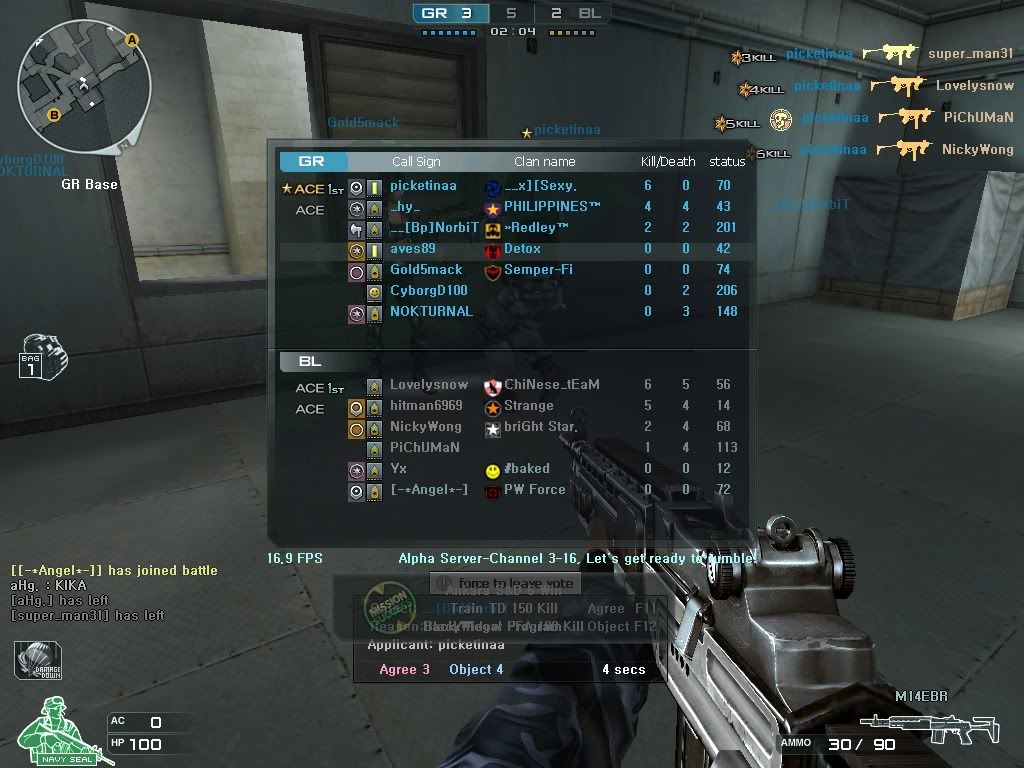Select the NOKTURNAL scoreboard row
Image resolution: width=1024 pixels, height=768 pixels.
point(431,312)
